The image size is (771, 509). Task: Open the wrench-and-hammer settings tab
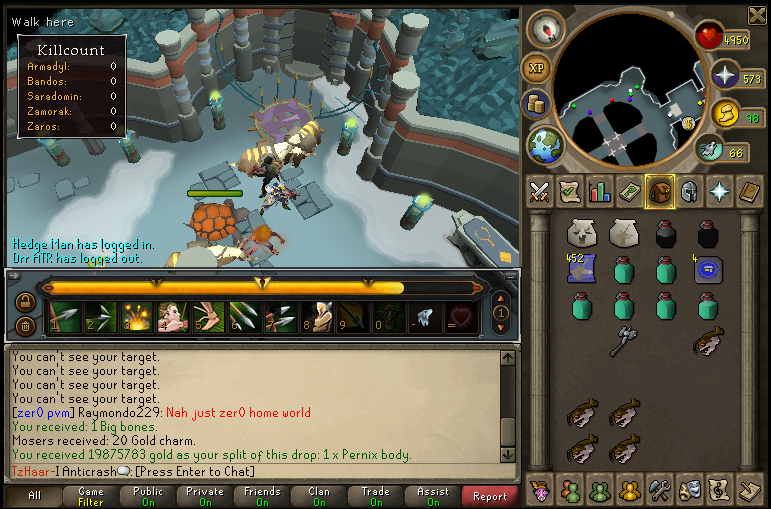[x=659, y=490]
